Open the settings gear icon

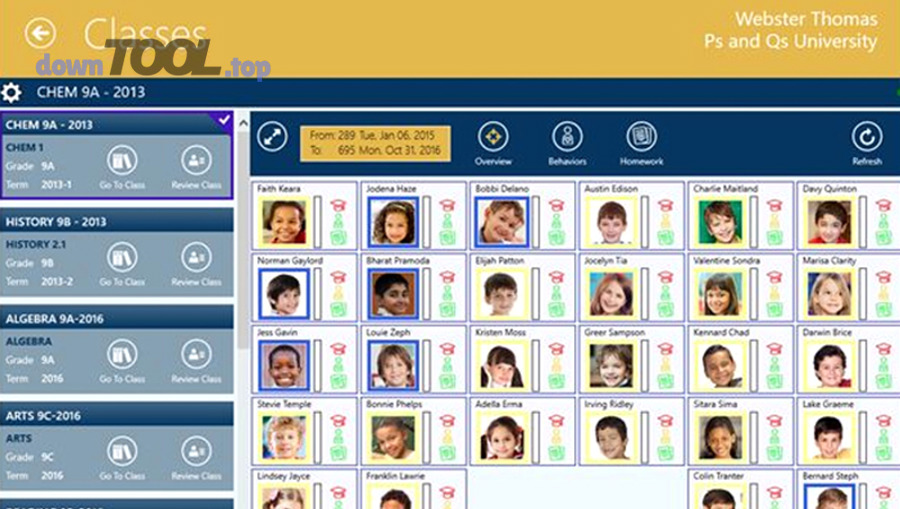12,93
